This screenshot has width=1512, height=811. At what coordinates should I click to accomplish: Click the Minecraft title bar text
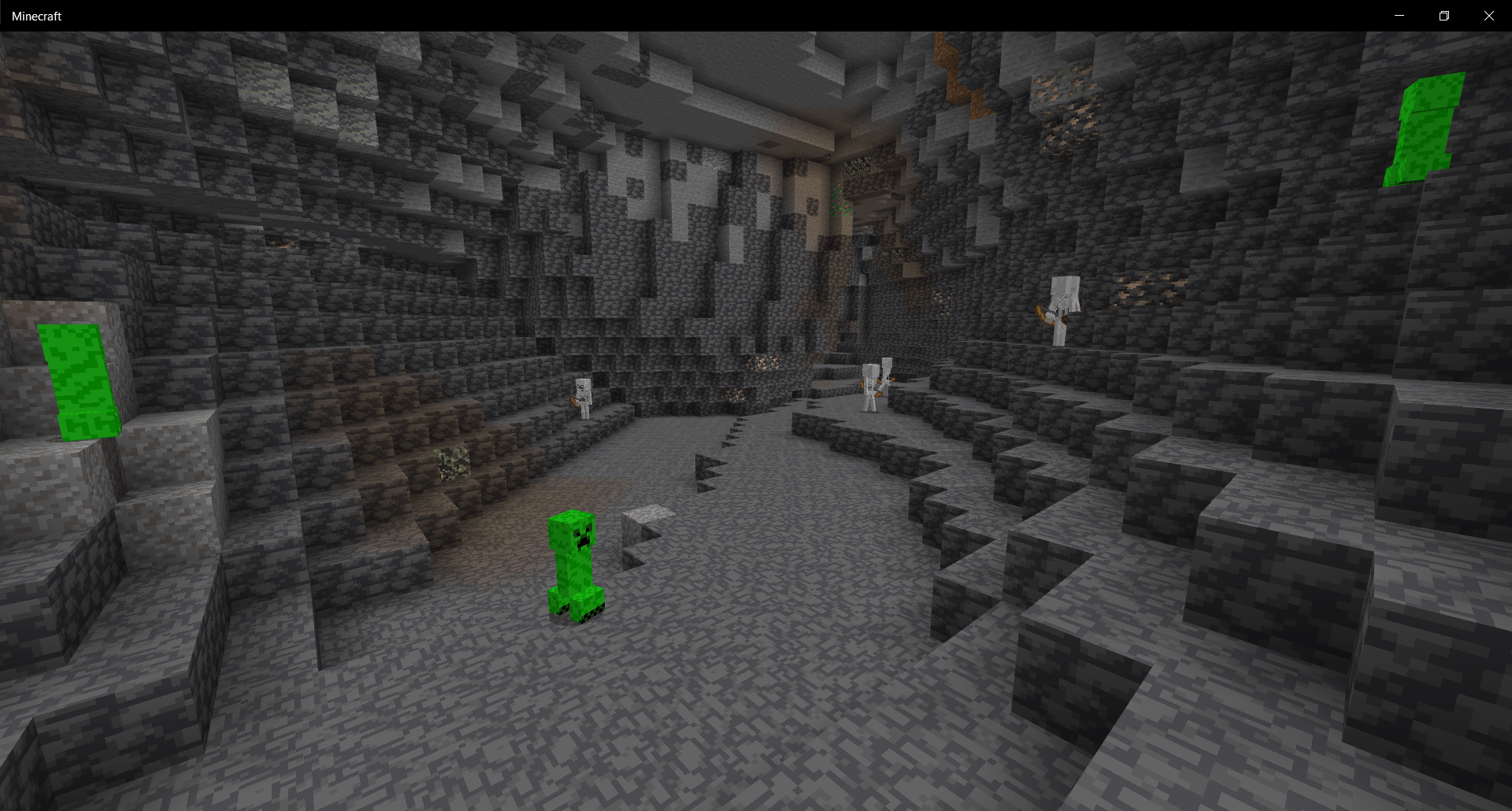(x=38, y=15)
